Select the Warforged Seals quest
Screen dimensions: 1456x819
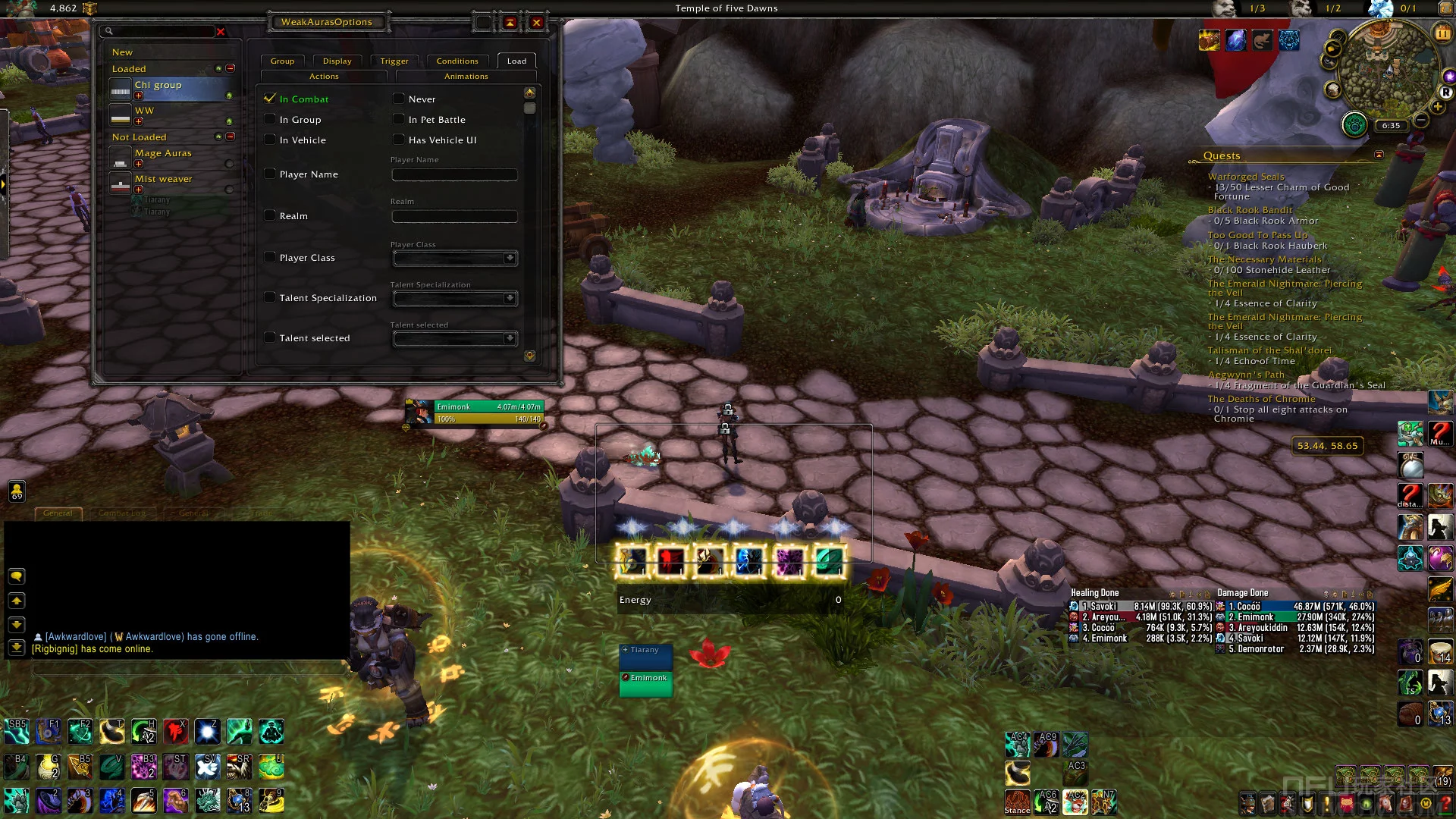pos(1246,177)
